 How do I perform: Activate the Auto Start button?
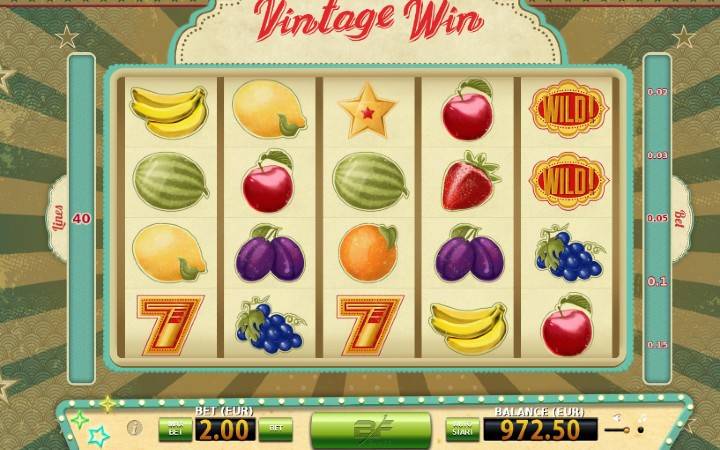[x=462, y=430]
